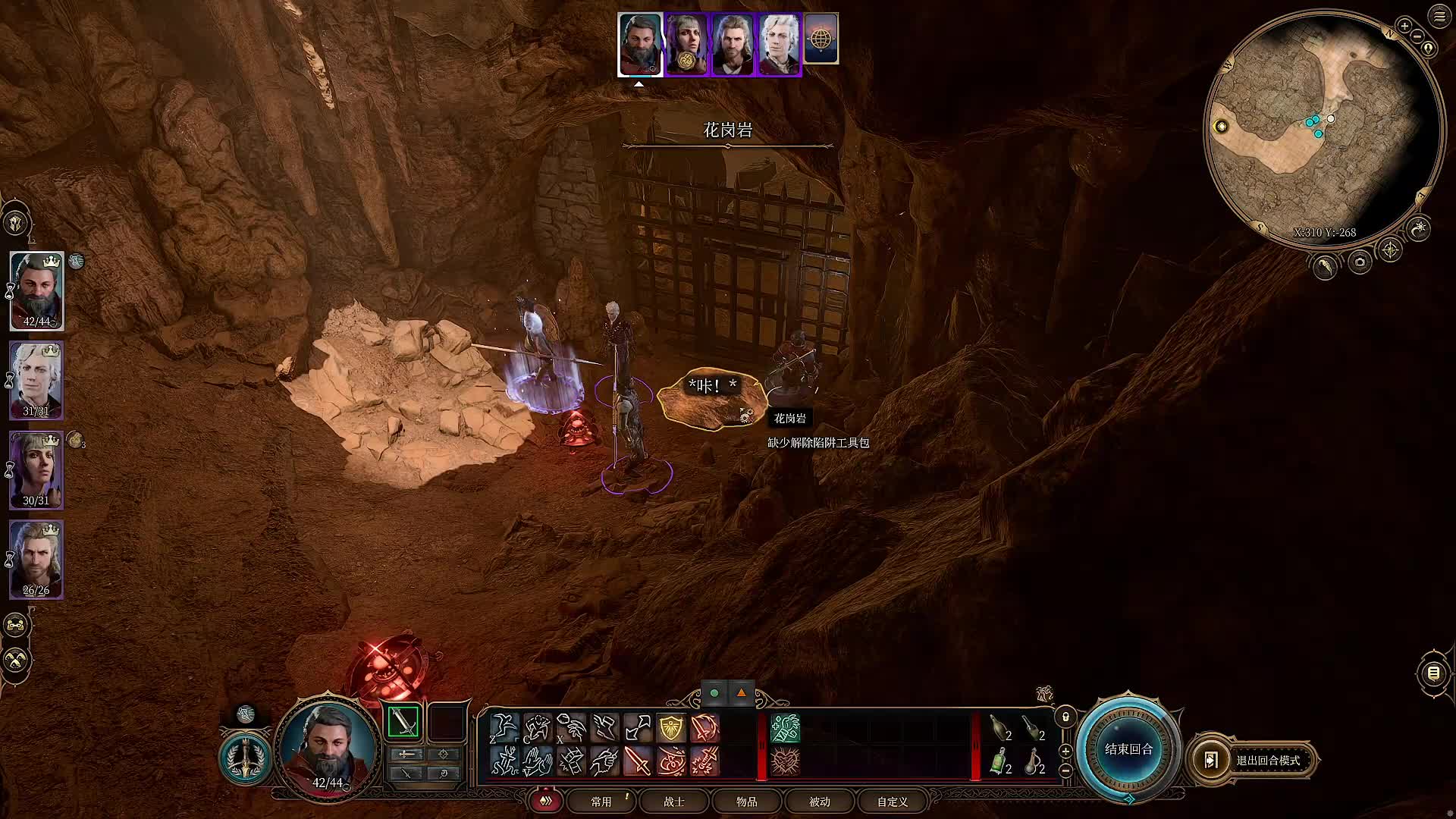Click the bearded character's turn order portrait
This screenshot has height=819, width=1456.
coord(640,44)
